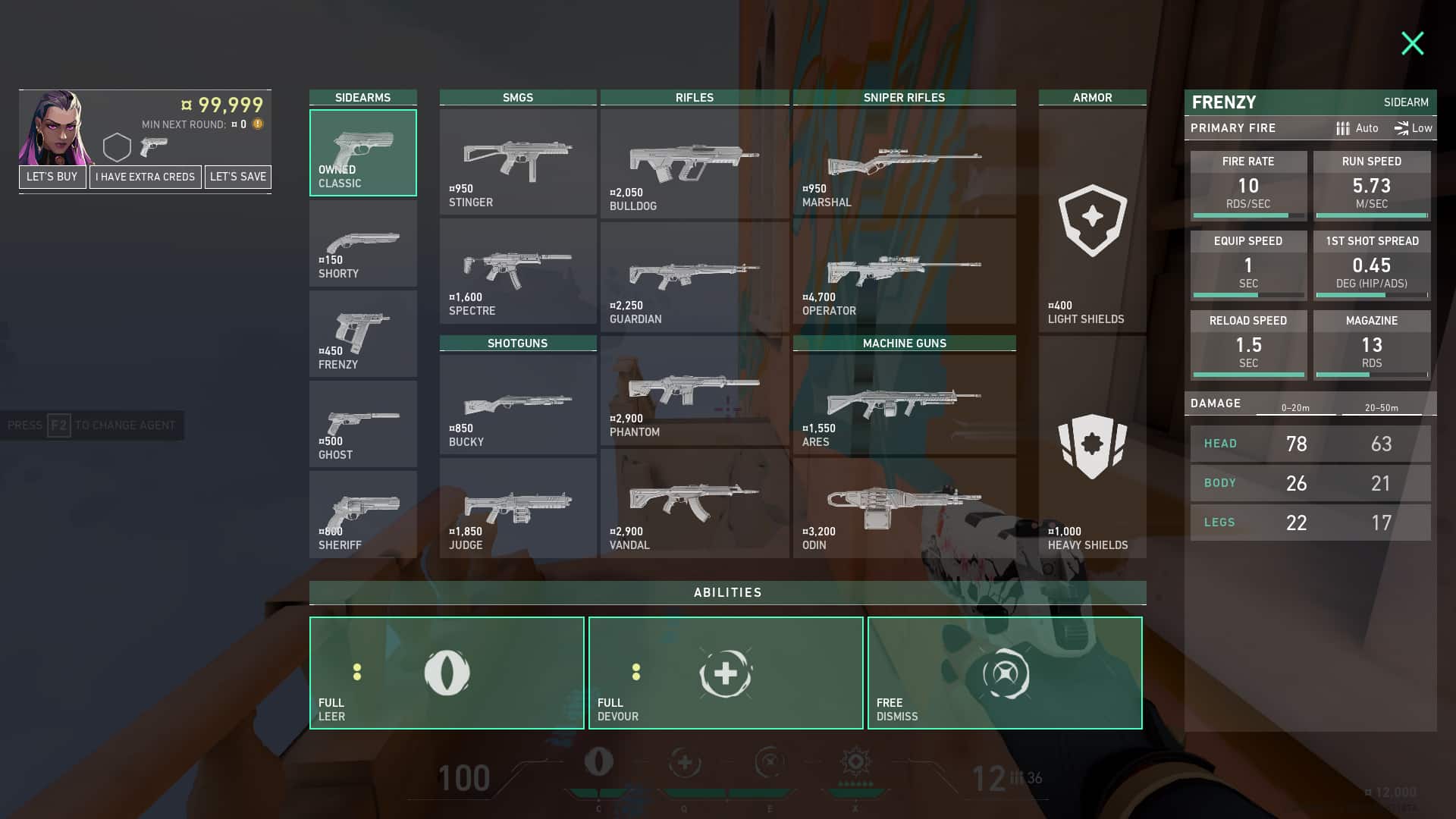Select the Dismiss ability tile
Image resolution: width=1456 pixels, height=819 pixels.
1005,673
